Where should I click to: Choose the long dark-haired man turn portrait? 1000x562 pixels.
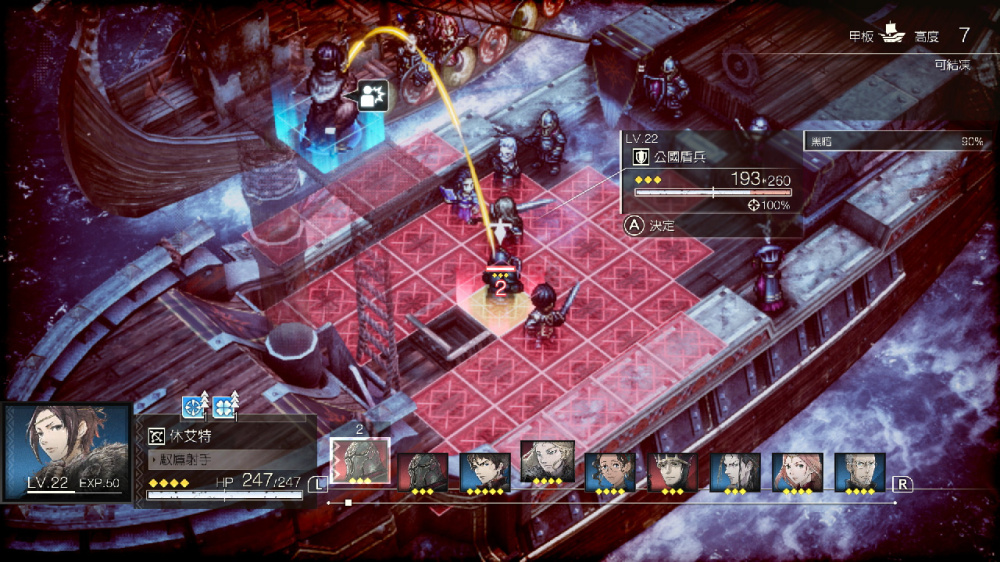735,471
